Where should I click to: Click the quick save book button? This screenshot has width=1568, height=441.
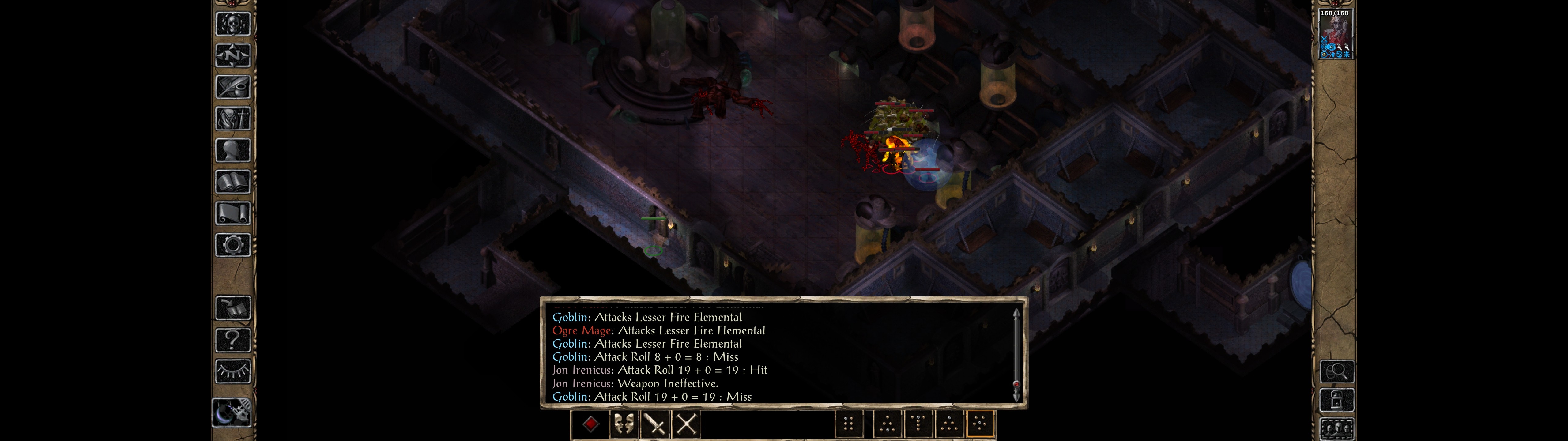pyautogui.click(x=232, y=308)
